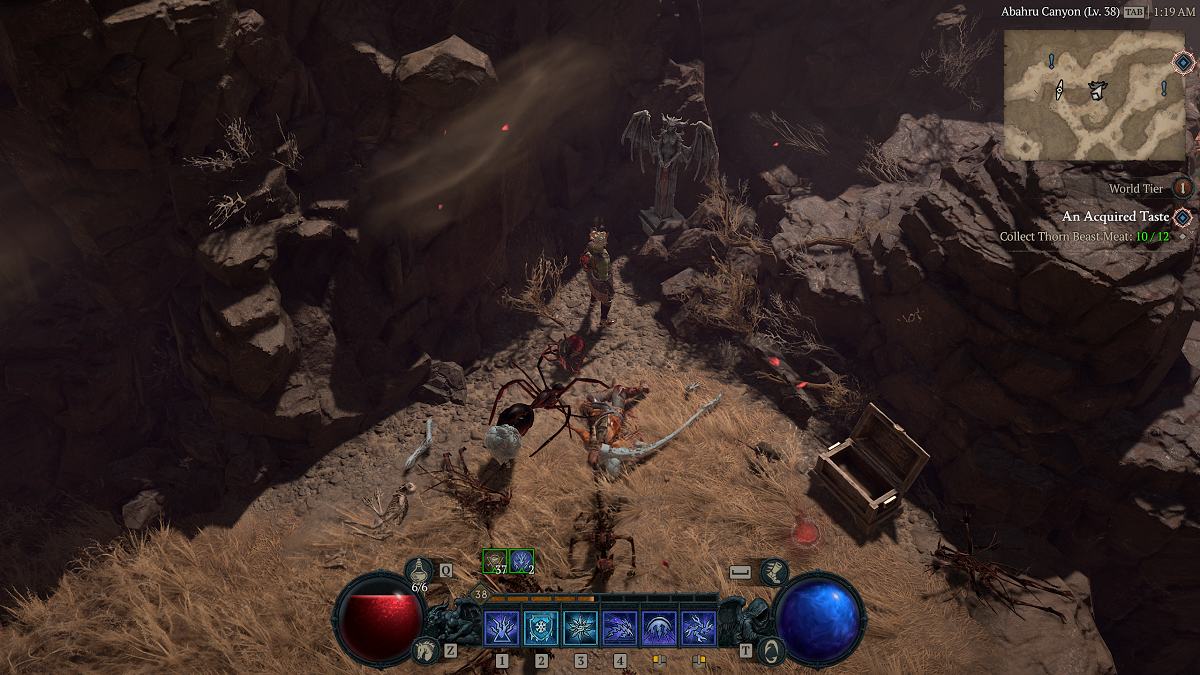Use the lightning dome skill on left mouse
Screen dimensions: 1200x675
click(x=659, y=629)
